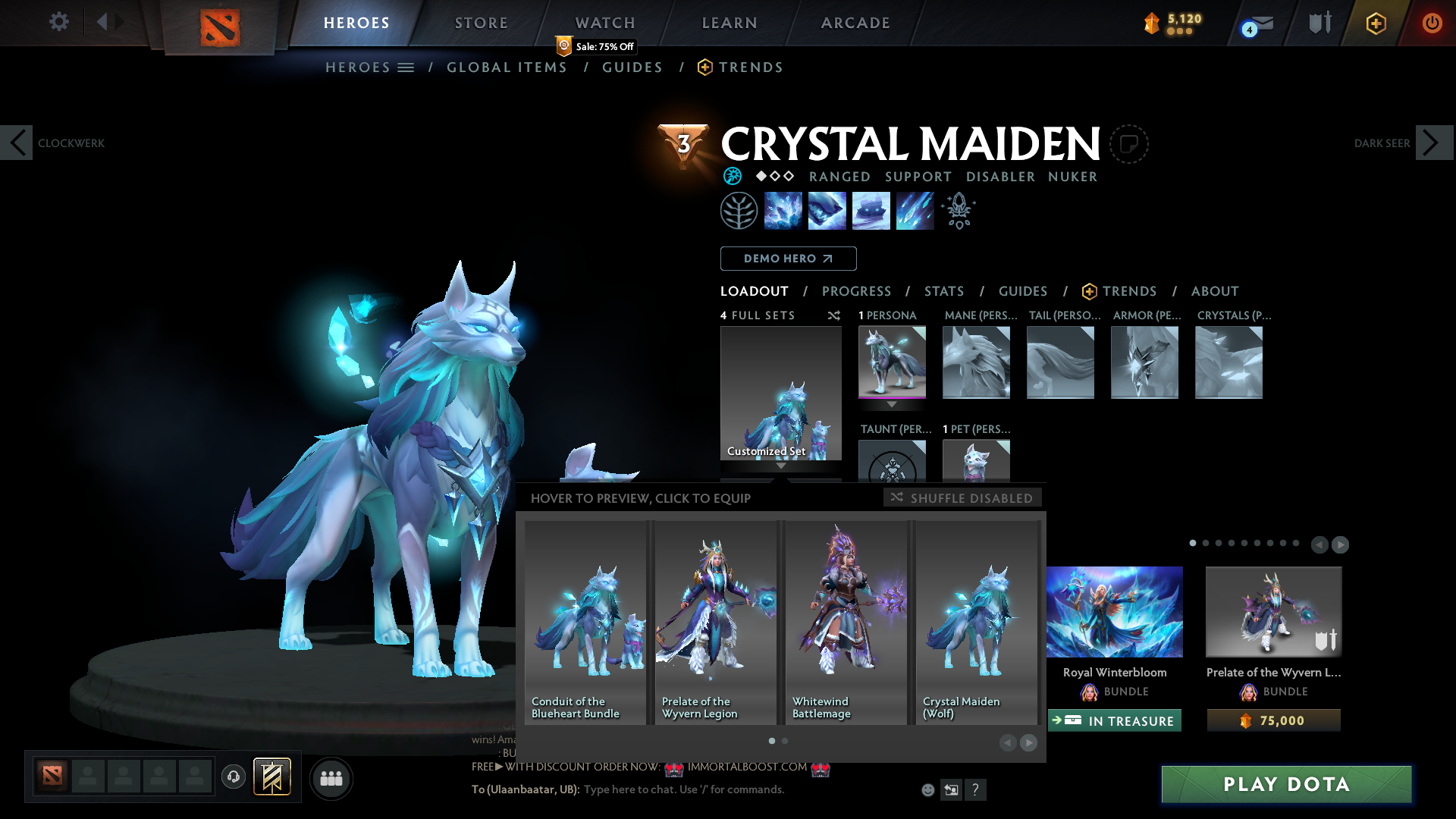
Task: Toggle shuffle for full sets
Action: point(834,315)
